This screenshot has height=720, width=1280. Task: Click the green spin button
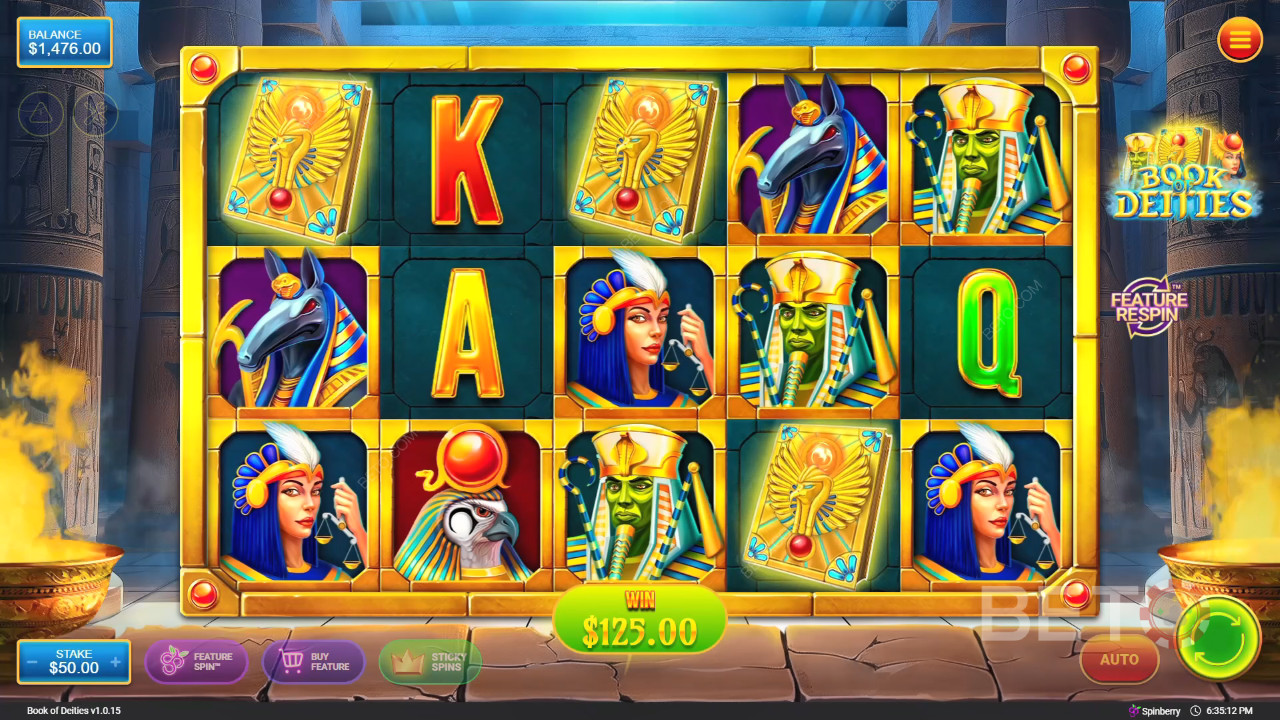[x=1218, y=639]
